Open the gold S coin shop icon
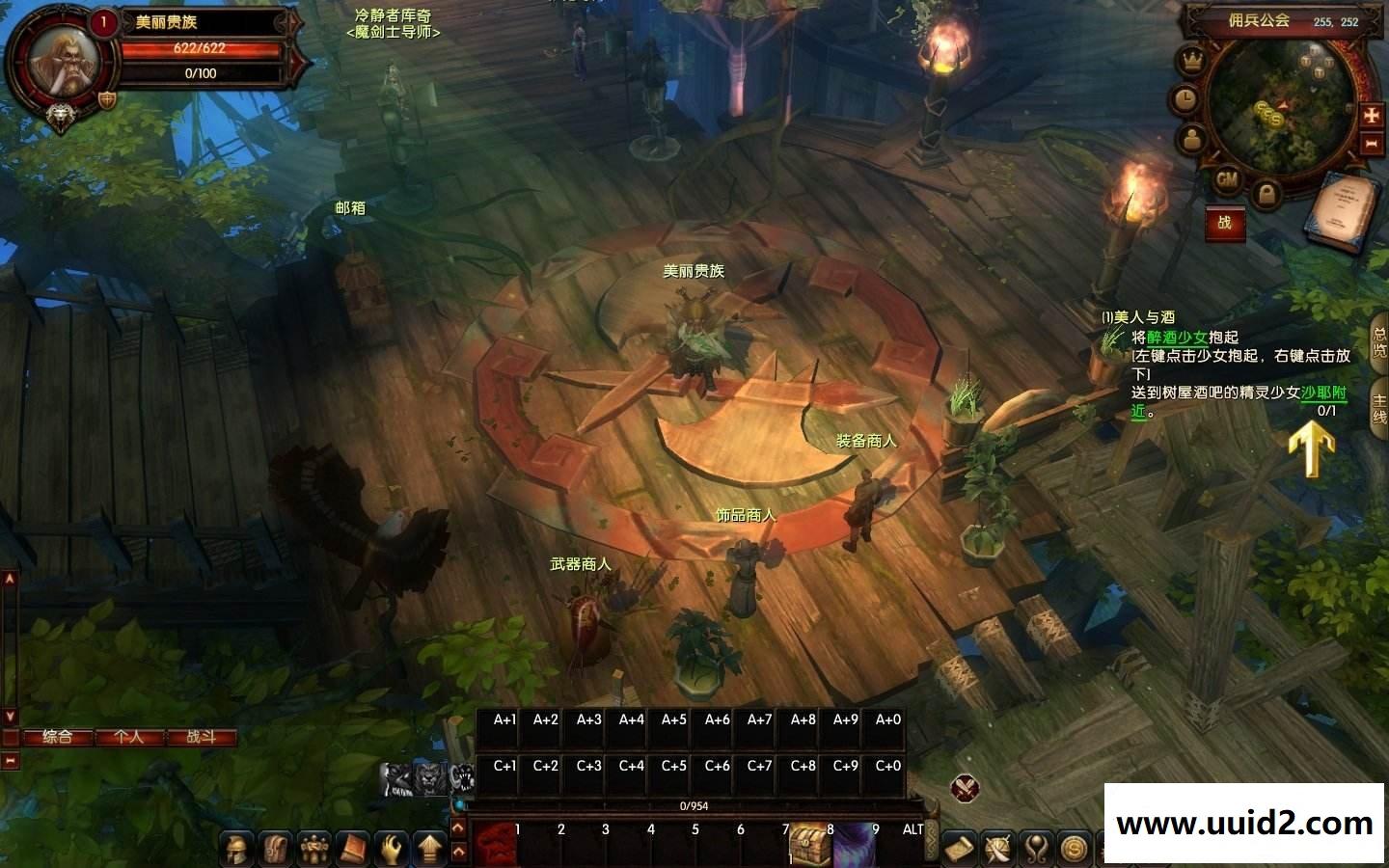Screen dimensions: 1389x868 [x=1074, y=849]
